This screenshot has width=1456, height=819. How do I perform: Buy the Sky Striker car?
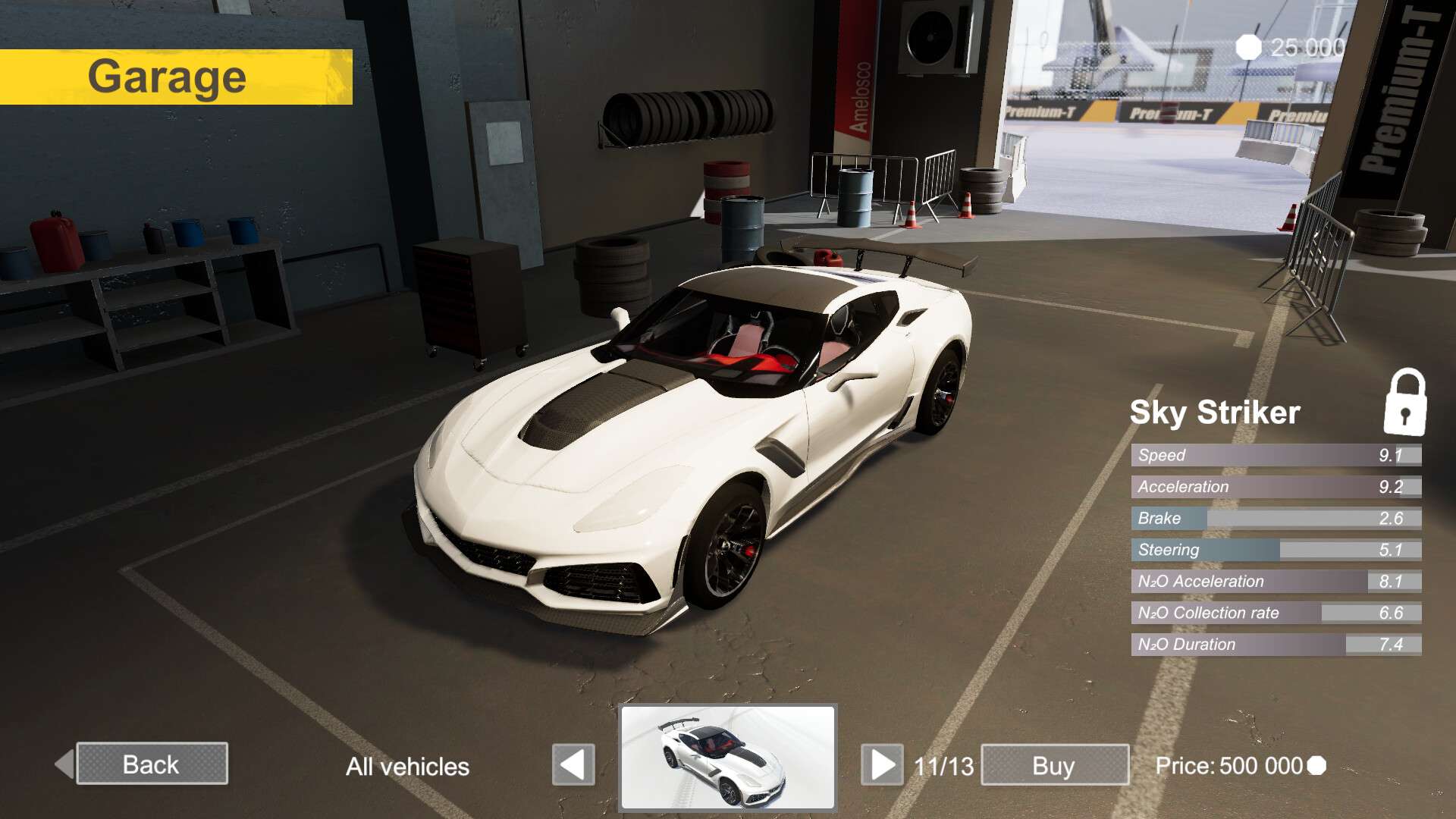point(1054,765)
